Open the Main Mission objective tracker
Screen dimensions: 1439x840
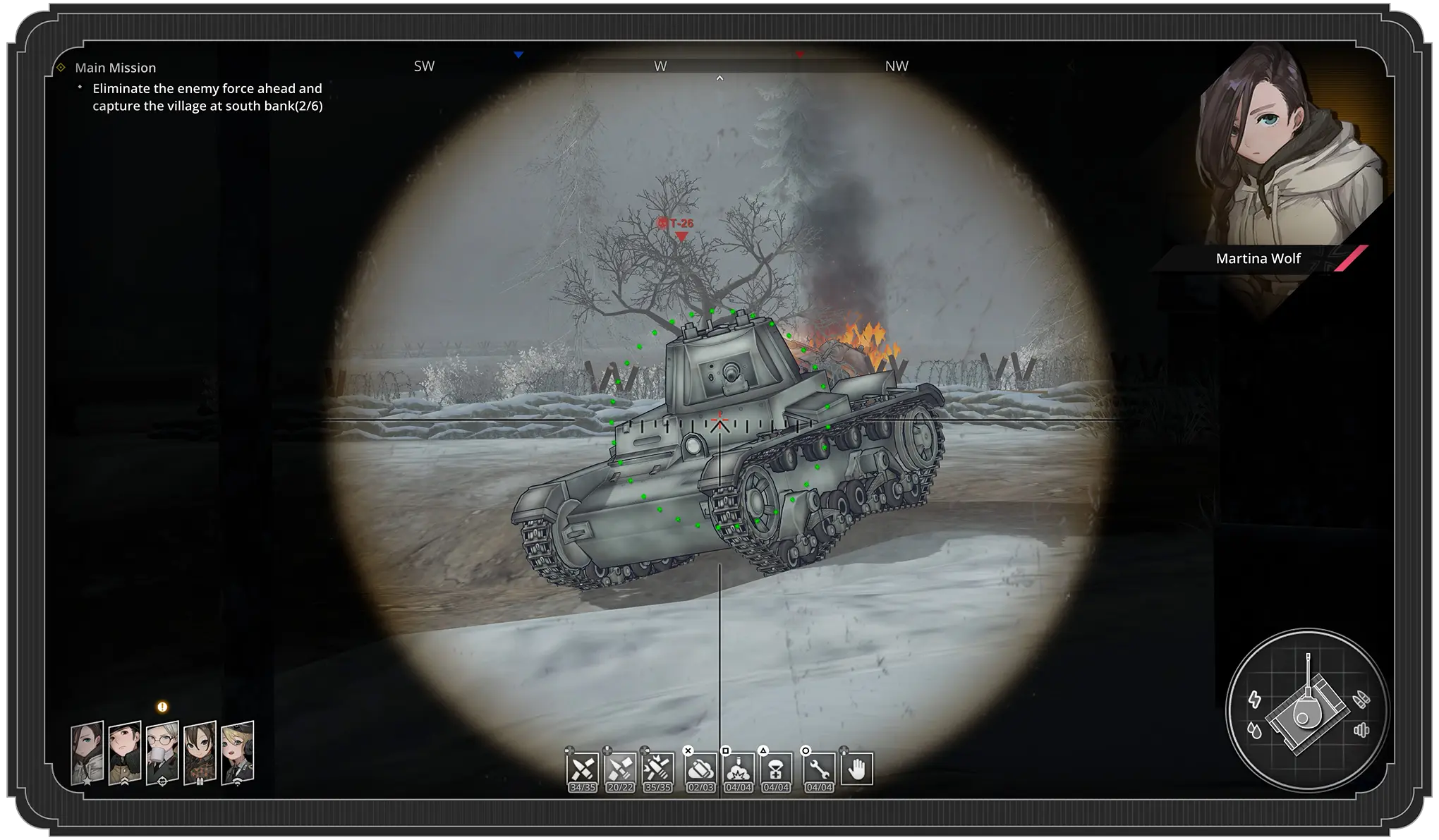115,68
